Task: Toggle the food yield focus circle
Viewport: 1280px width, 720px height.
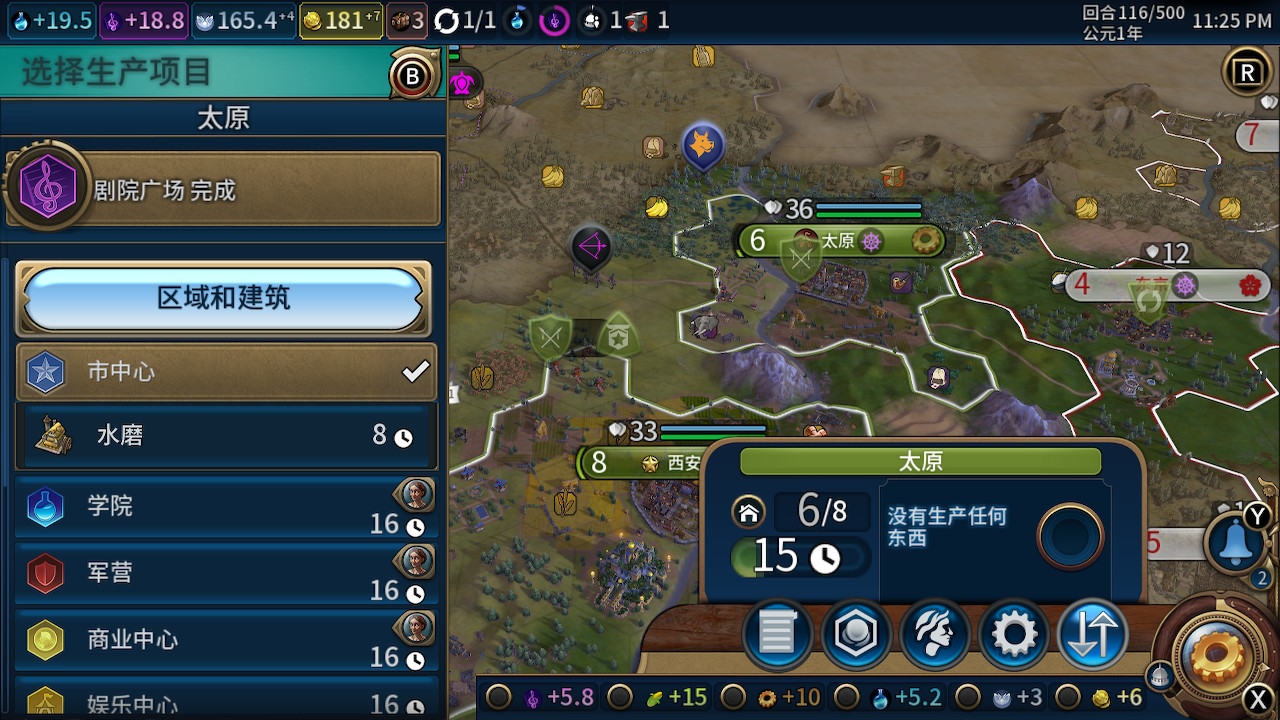Action: pyautogui.click(x=621, y=697)
